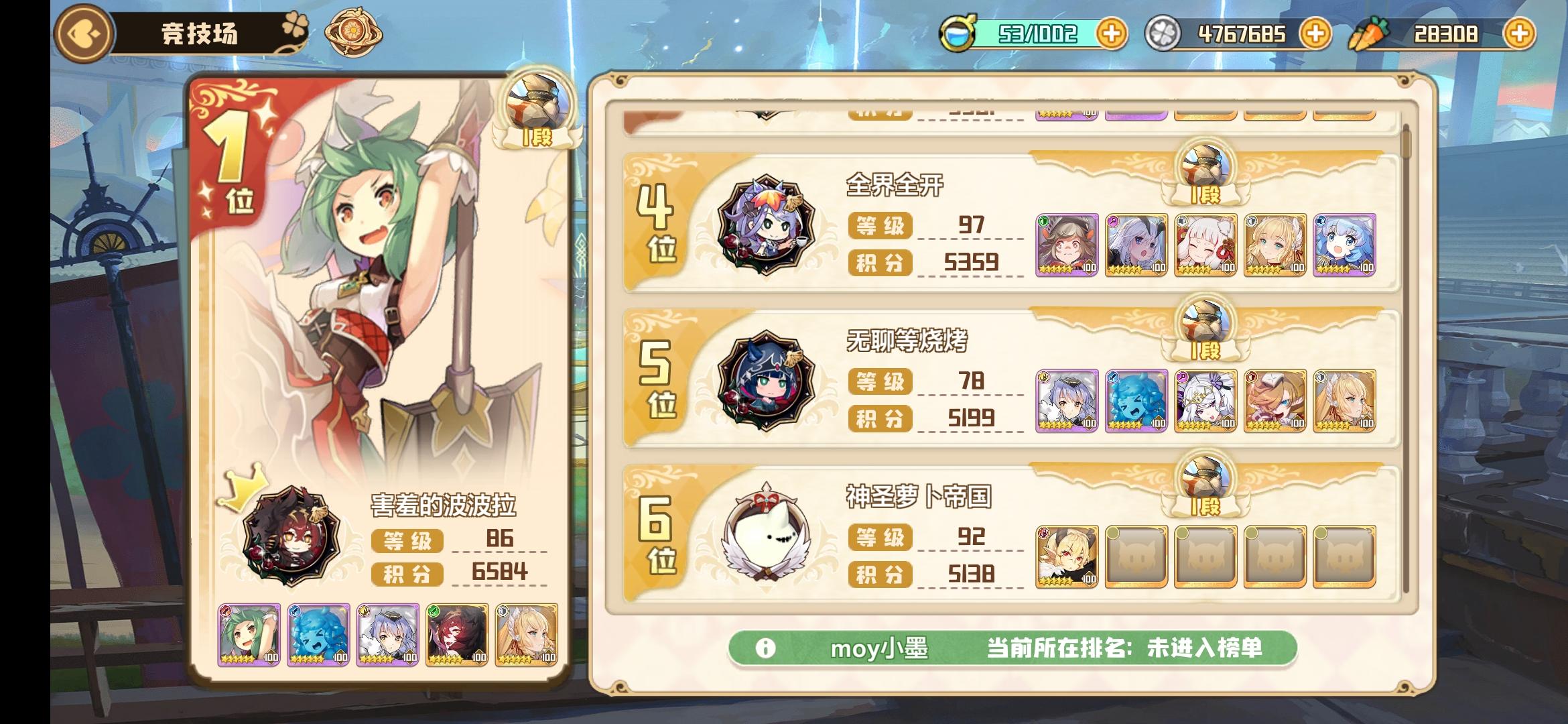The height and width of the screenshot is (724, 1568).
Task: Tap an empty grey team slot in rank 6 row
Action: click(x=1138, y=558)
